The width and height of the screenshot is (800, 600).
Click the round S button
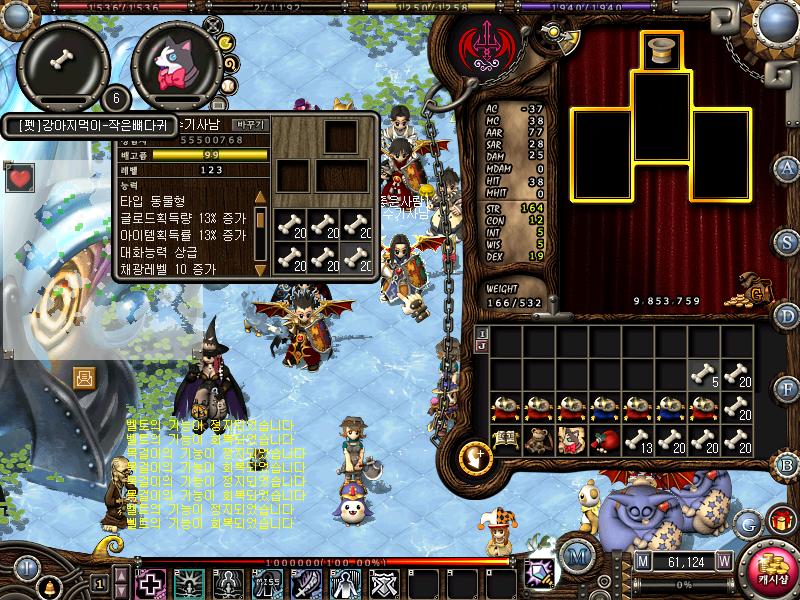click(787, 242)
